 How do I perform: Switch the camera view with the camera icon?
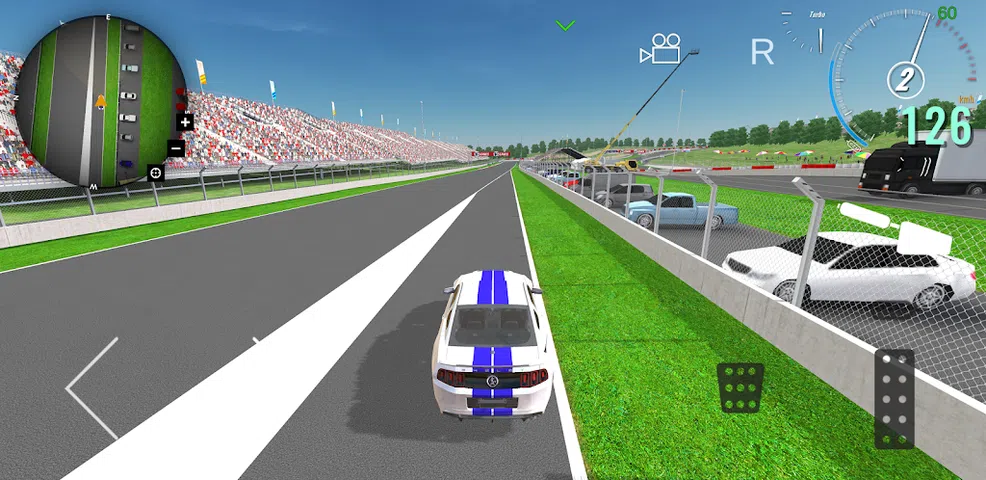(660, 49)
